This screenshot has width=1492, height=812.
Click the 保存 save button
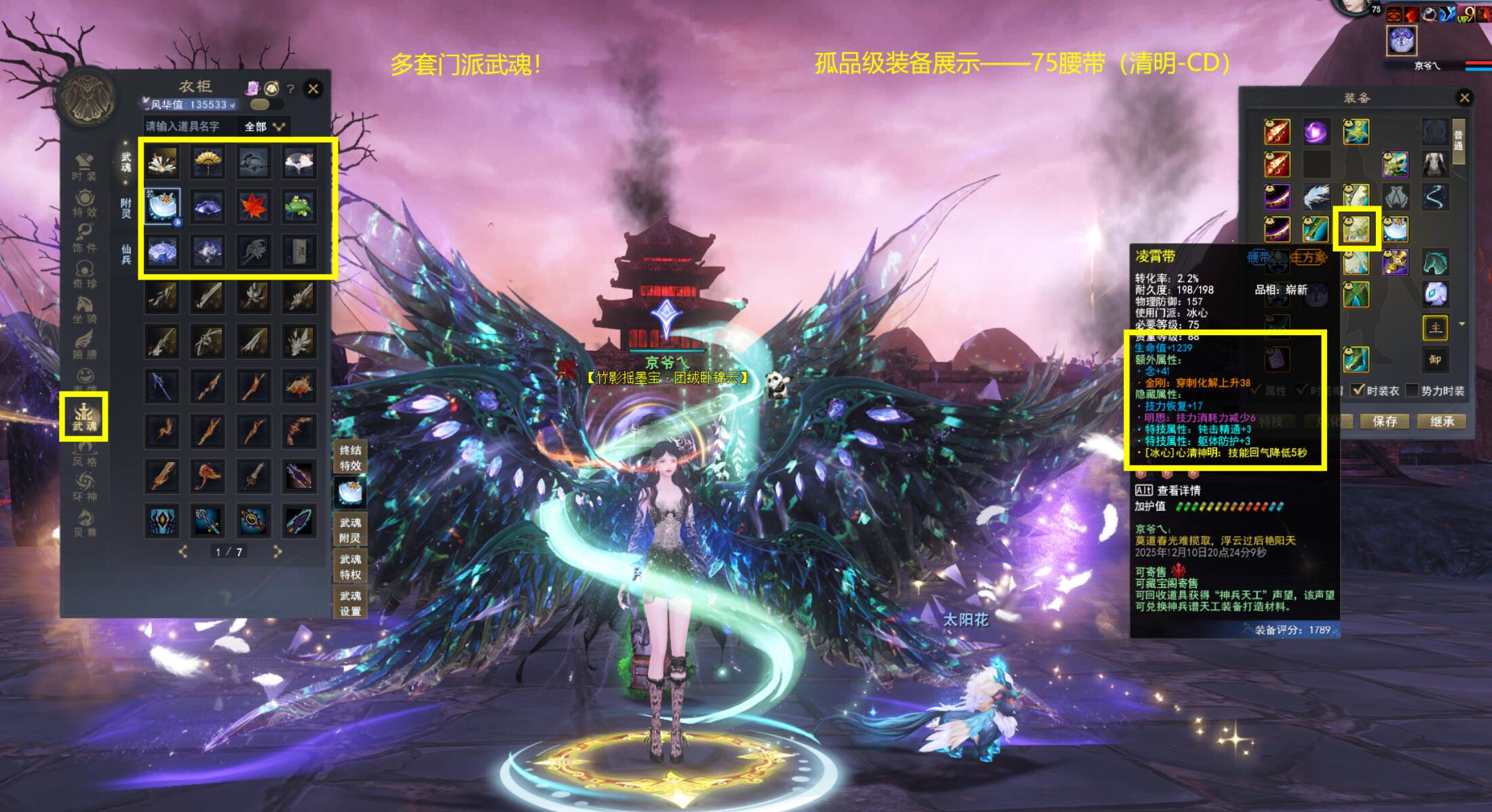click(x=1384, y=421)
